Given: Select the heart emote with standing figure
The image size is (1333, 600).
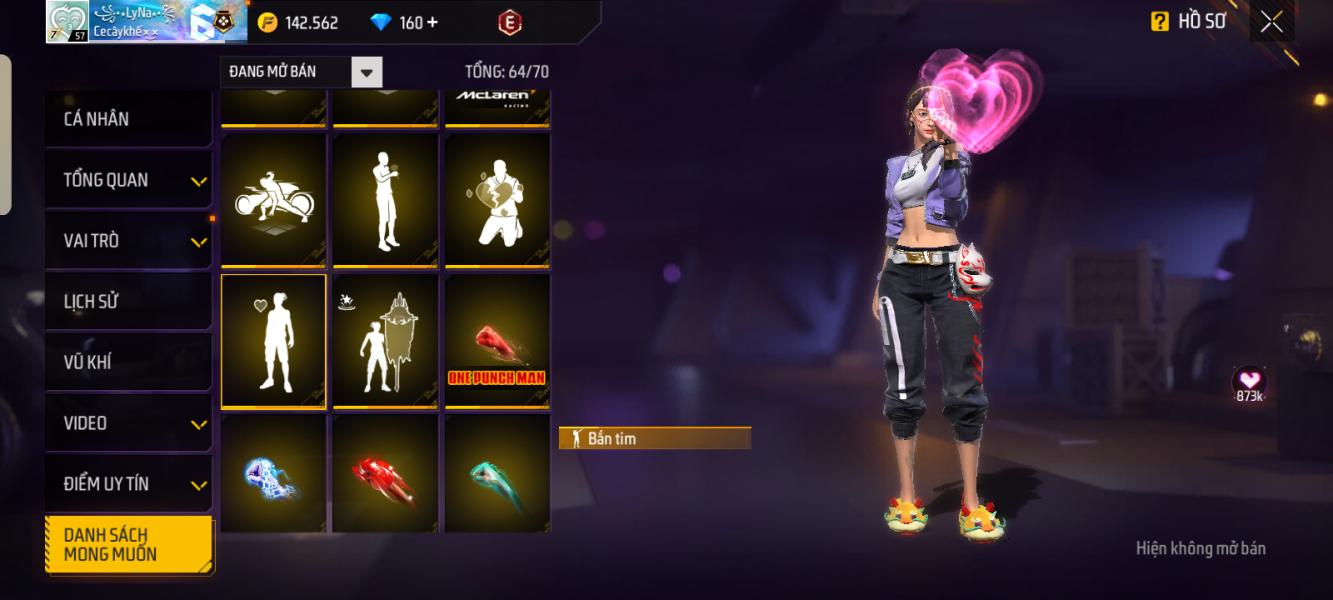Looking at the screenshot, I should coord(274,341).
